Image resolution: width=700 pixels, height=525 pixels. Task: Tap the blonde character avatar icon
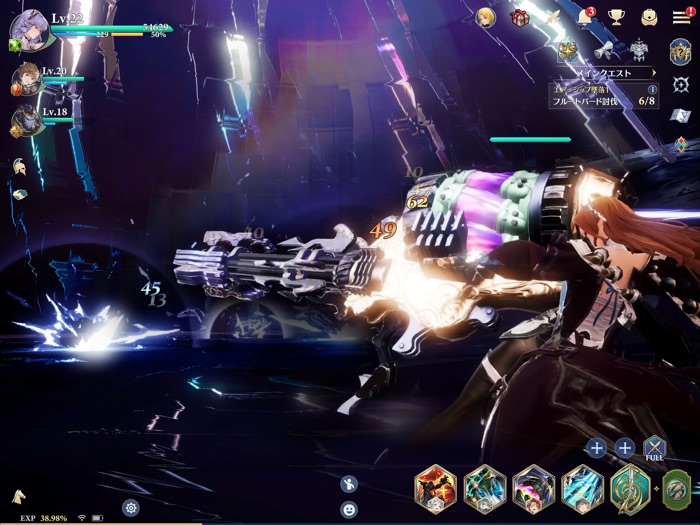pyautogui.click(x=486, y=17)
